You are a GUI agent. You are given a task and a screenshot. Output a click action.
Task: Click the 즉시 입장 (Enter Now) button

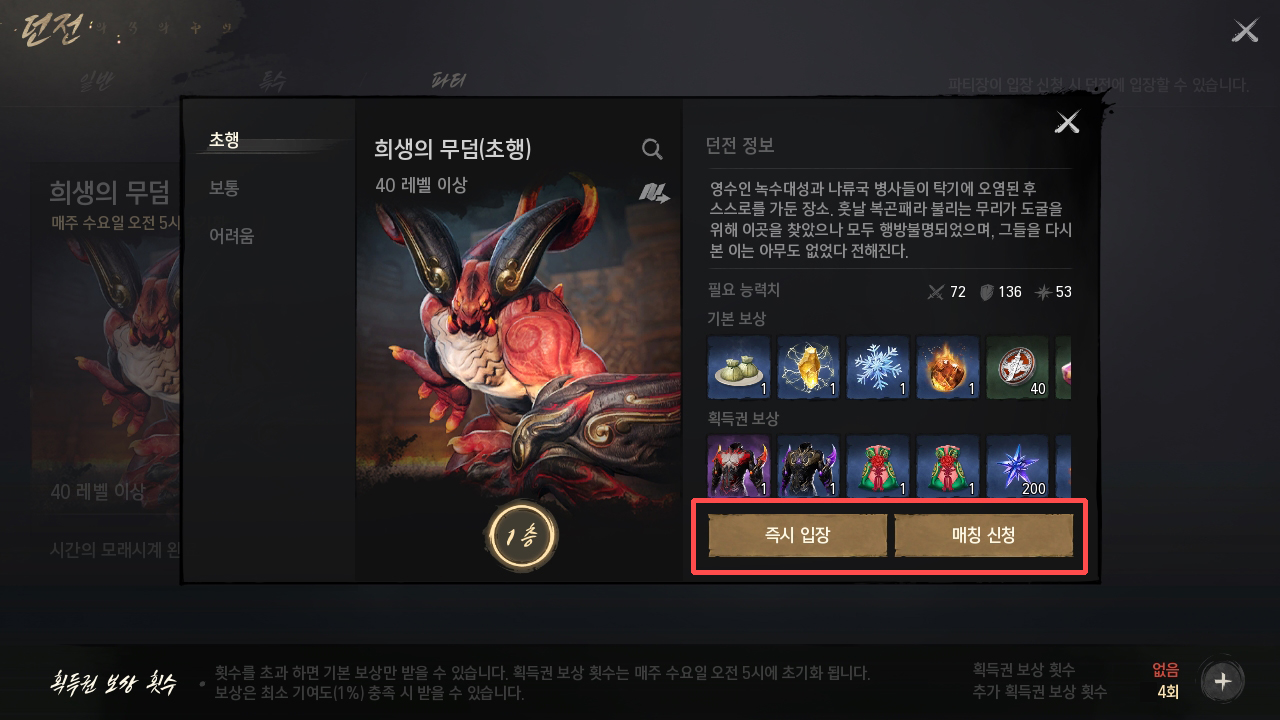coord(797,535)
